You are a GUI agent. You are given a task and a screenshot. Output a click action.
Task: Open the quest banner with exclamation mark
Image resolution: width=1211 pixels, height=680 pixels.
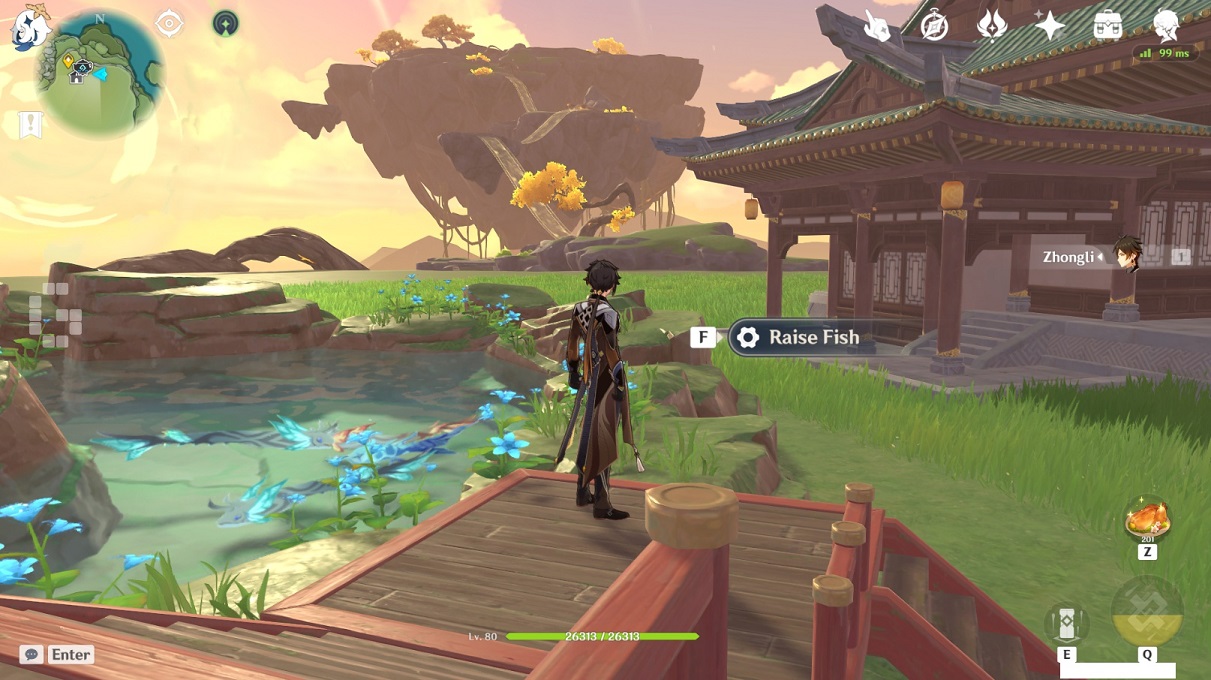tap(30, 125)
